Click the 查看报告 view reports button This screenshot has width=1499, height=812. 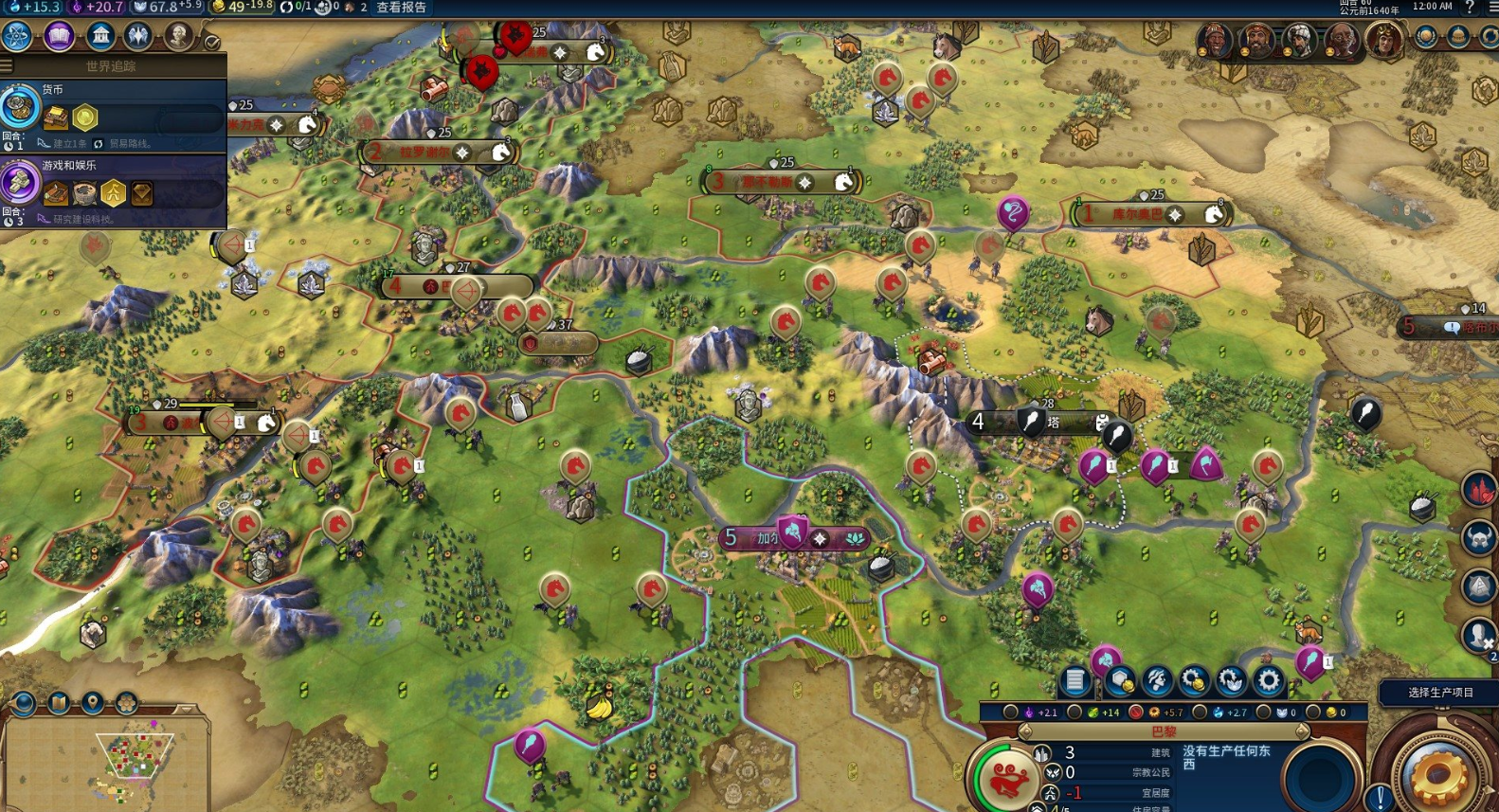(x=402, y=8)
